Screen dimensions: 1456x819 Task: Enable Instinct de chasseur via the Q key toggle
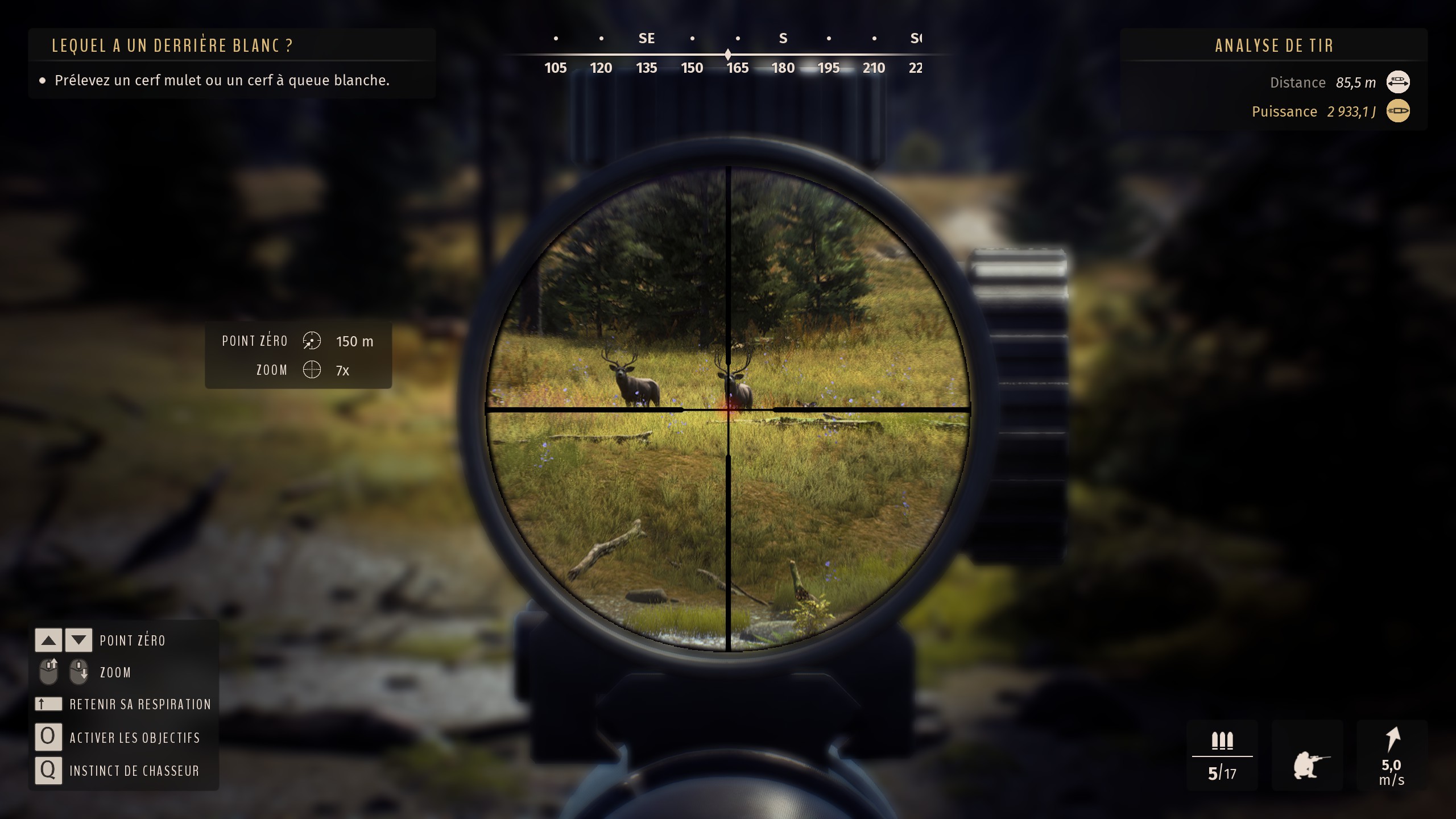coord(48,771)
